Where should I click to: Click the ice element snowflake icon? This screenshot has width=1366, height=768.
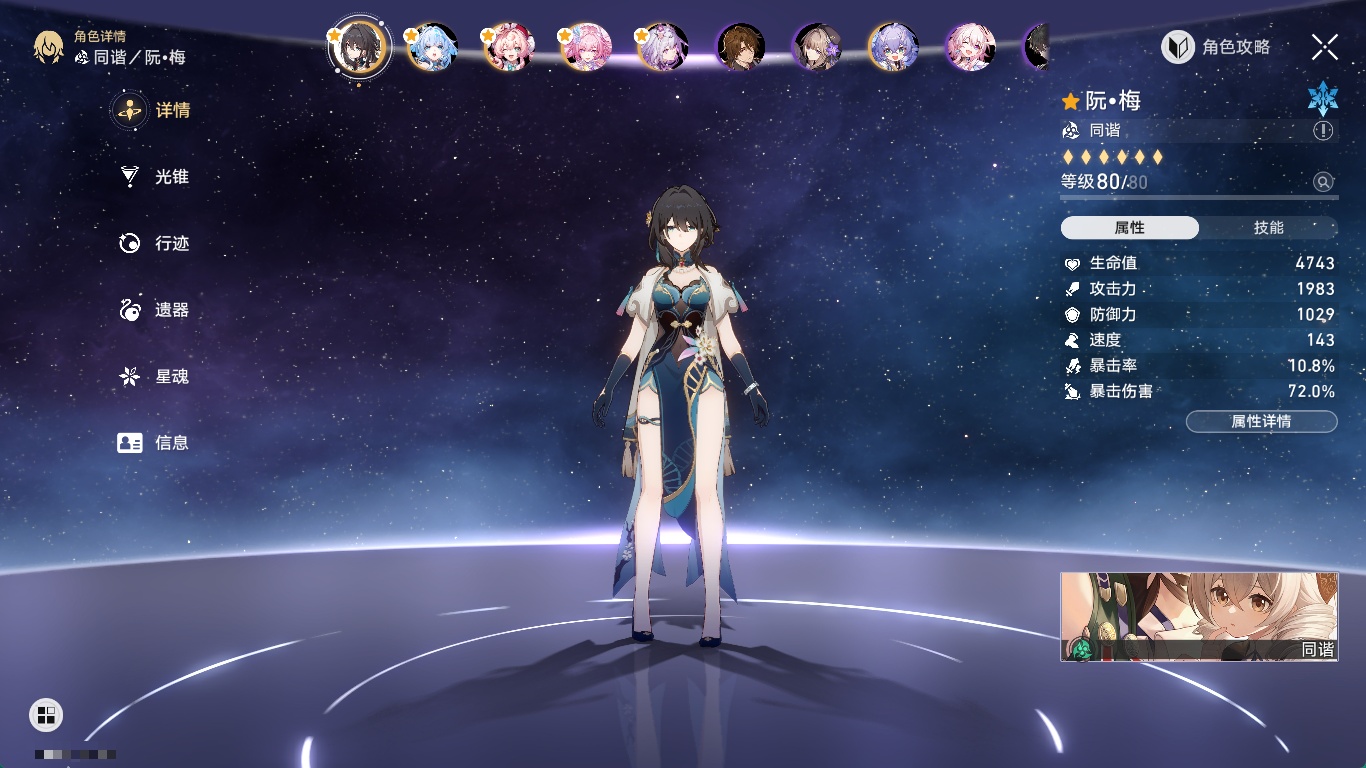point(1323,98)
